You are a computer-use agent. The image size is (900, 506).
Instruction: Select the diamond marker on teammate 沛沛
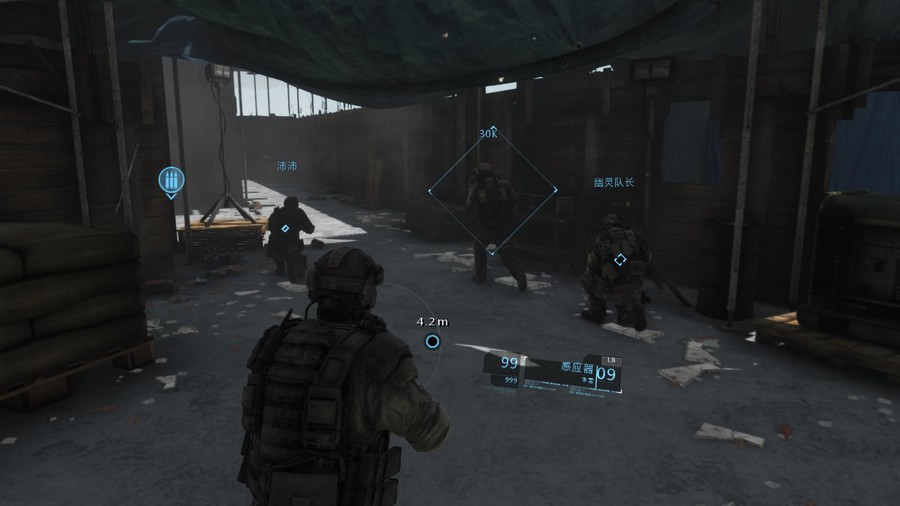[285, 229]
